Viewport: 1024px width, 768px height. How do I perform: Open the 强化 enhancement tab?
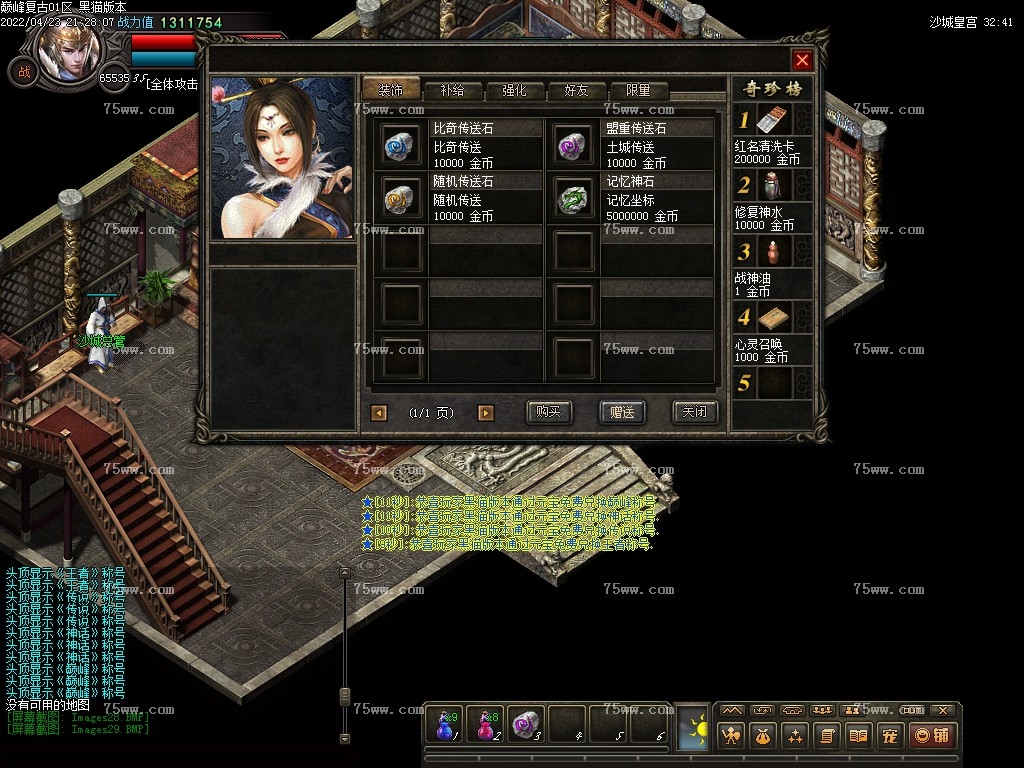coord(513,90)
